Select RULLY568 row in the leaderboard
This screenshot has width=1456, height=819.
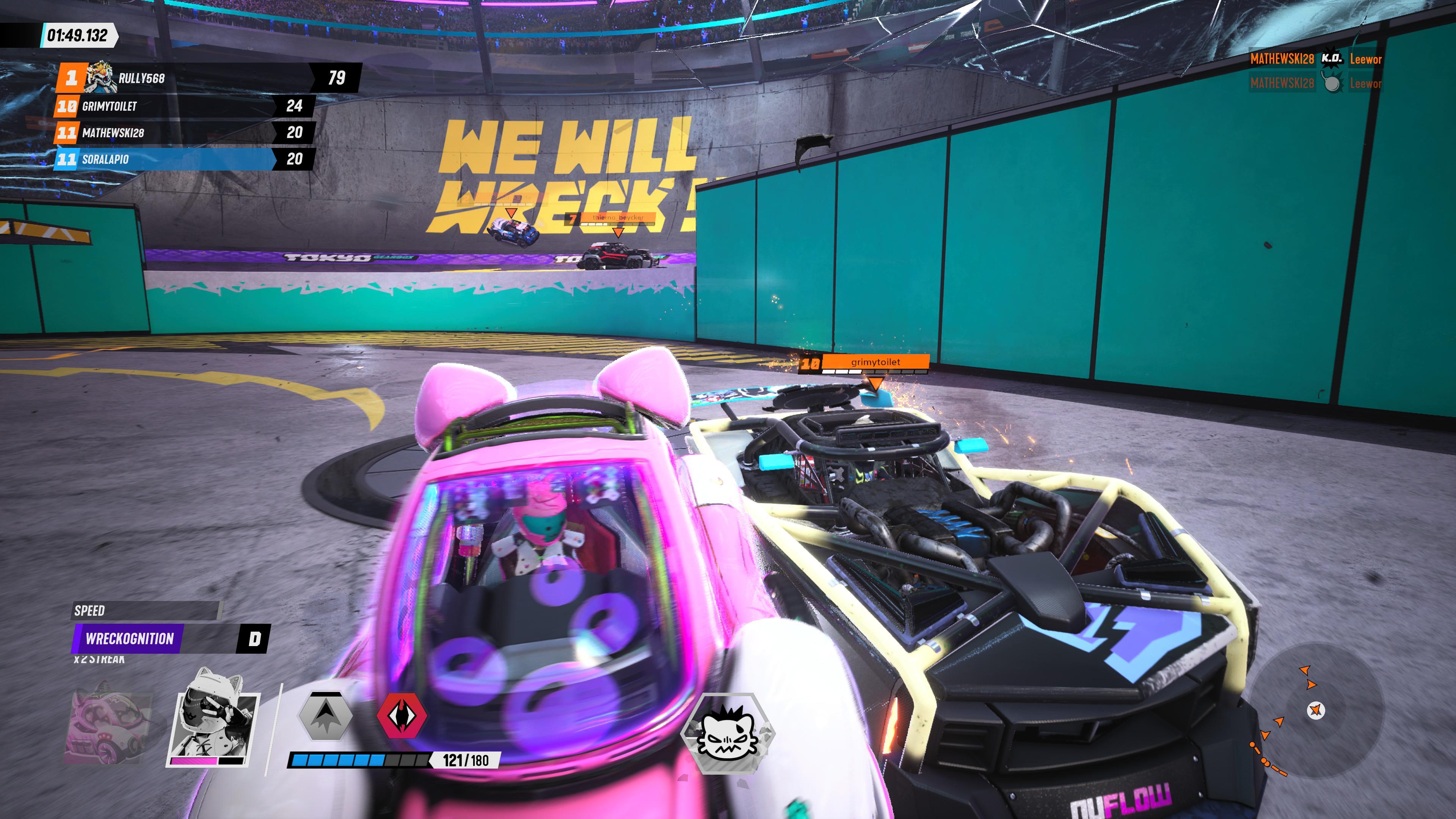point(209,78)
